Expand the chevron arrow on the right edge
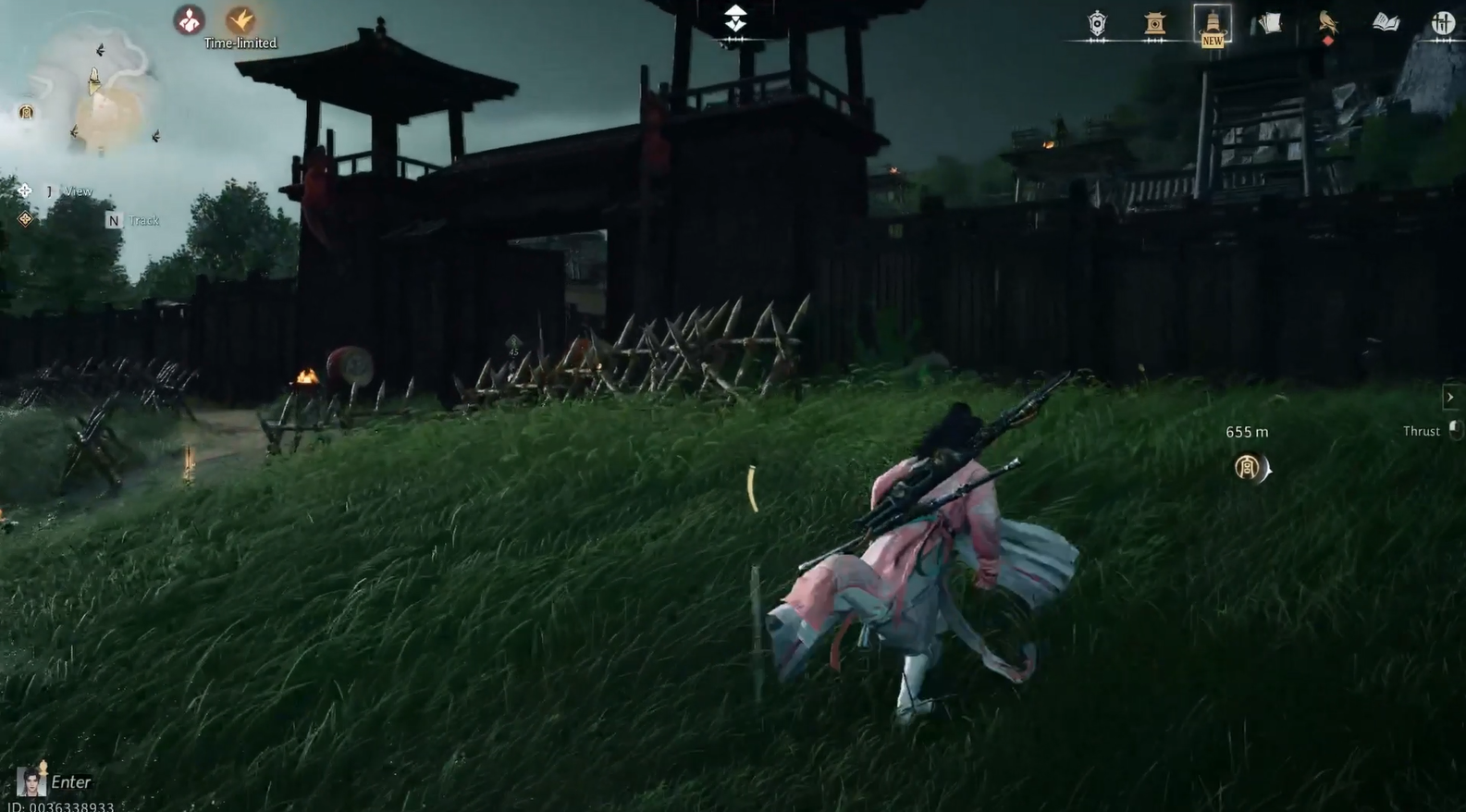Viewport: 1466px width, 812px height. (x=1450, y=397)
